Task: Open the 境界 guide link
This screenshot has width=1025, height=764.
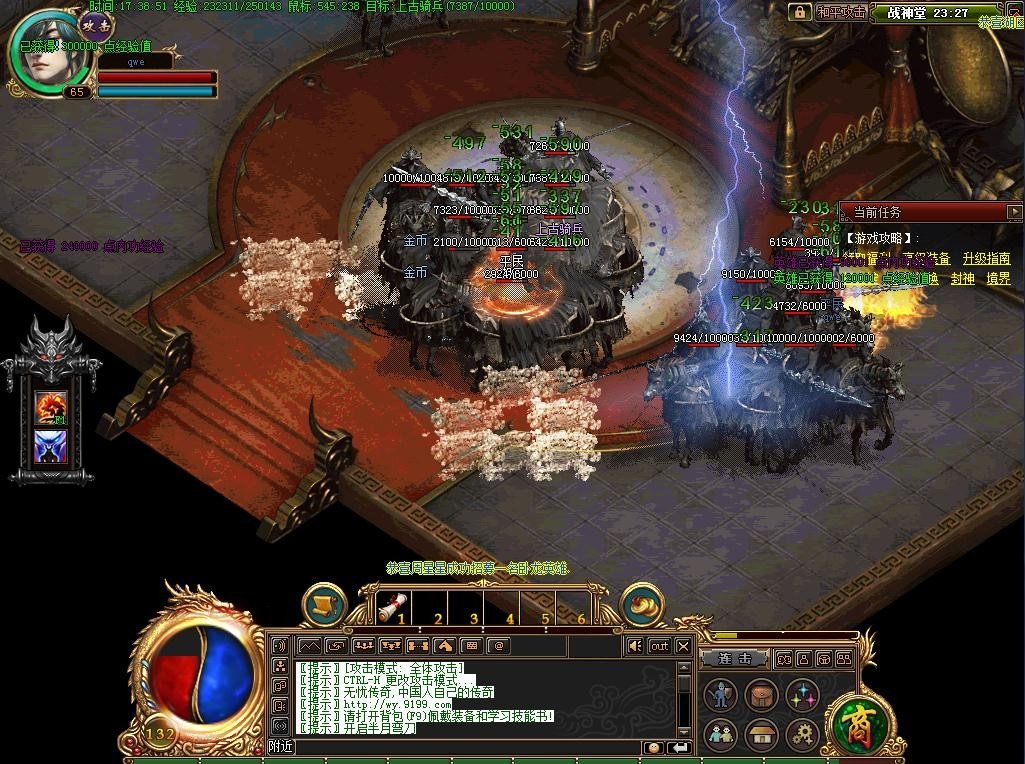Action: (x=998, y=279)
